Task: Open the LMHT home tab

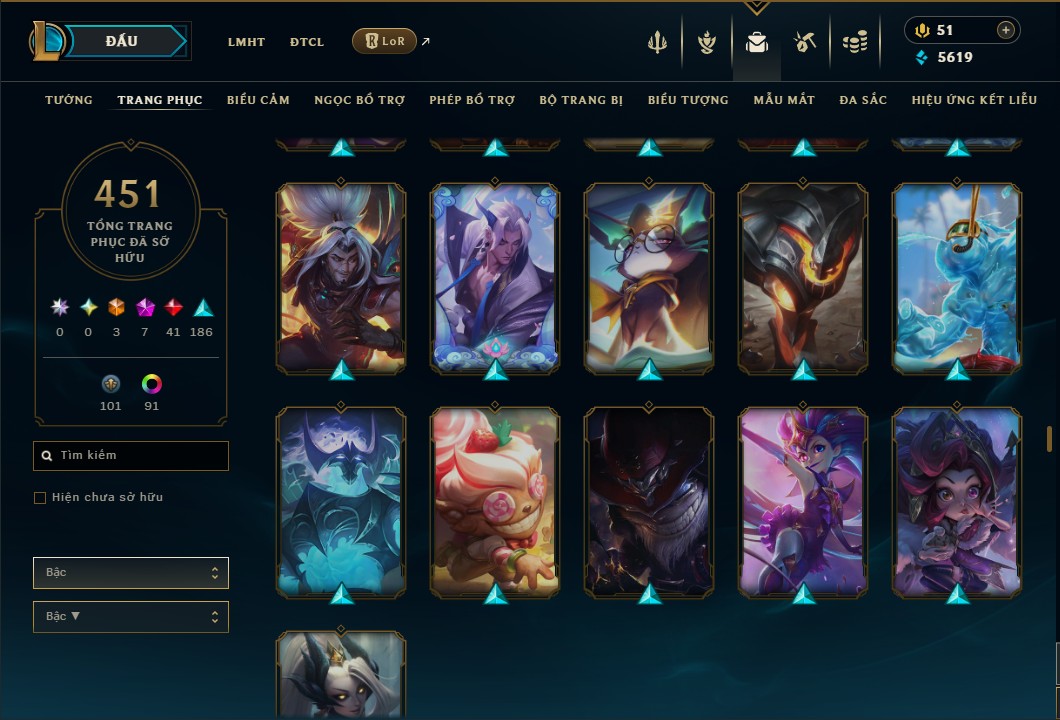Action: point(246,42)
